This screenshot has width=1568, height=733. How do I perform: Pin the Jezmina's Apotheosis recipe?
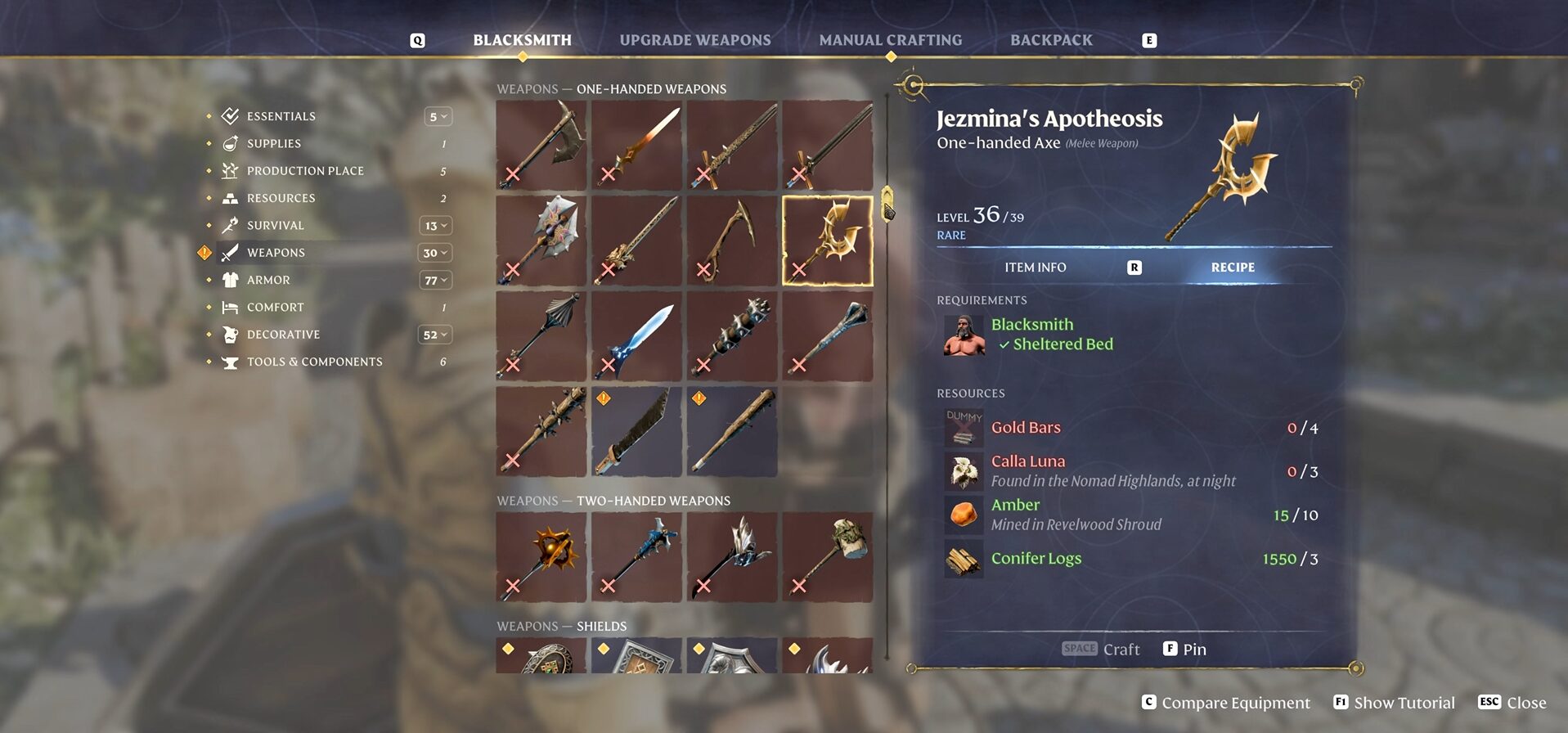click(1184, 649)
